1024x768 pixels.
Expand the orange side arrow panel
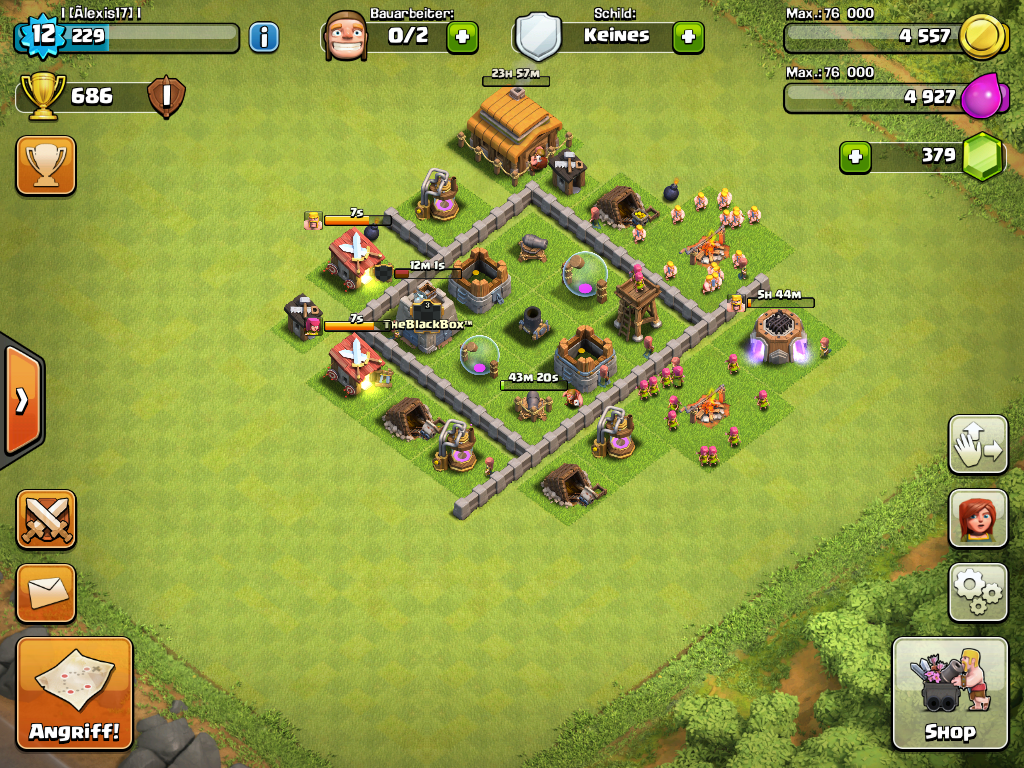pyautogui.click(x=22, y=400)
